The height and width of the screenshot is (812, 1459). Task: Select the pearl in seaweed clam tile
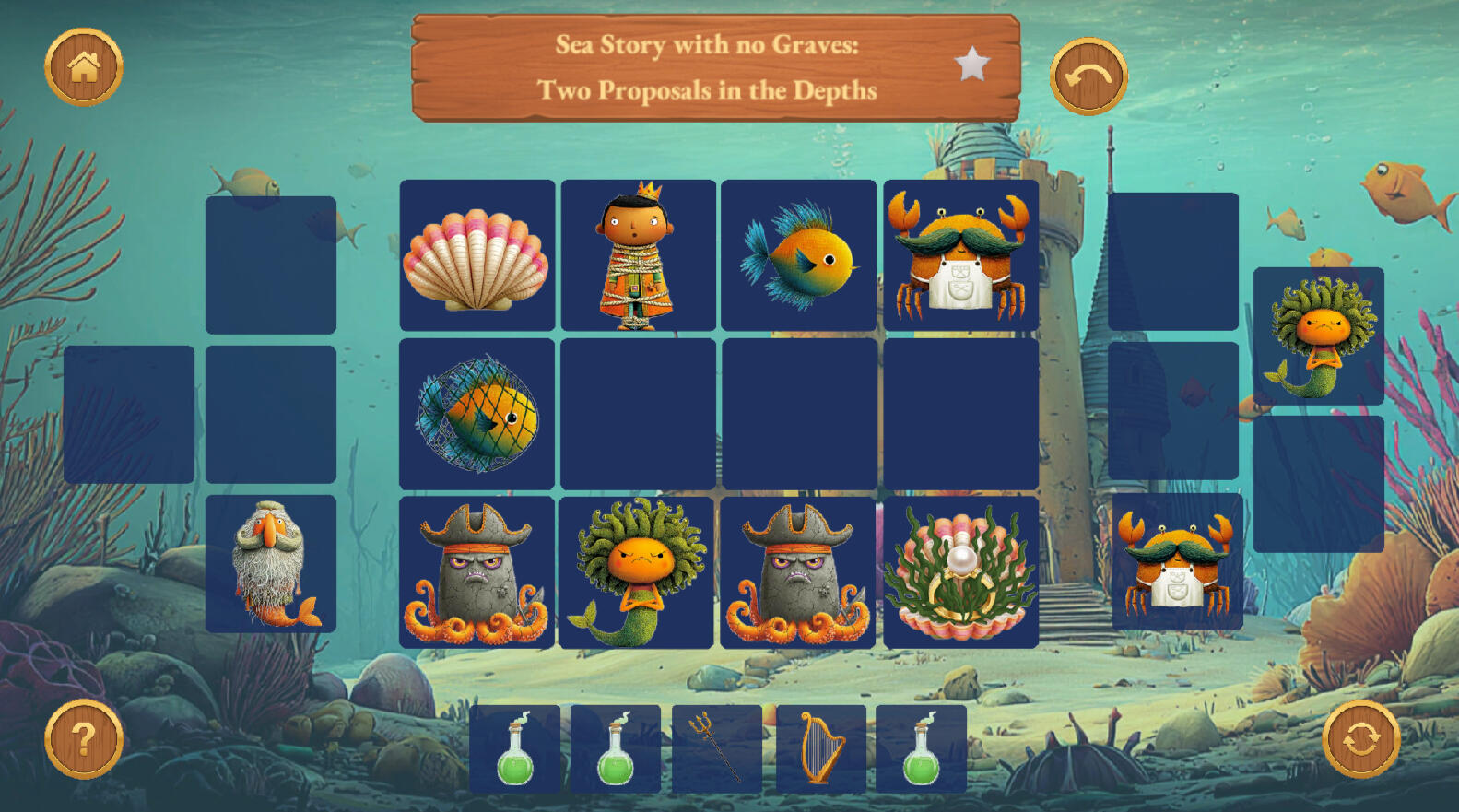(960, 572)
